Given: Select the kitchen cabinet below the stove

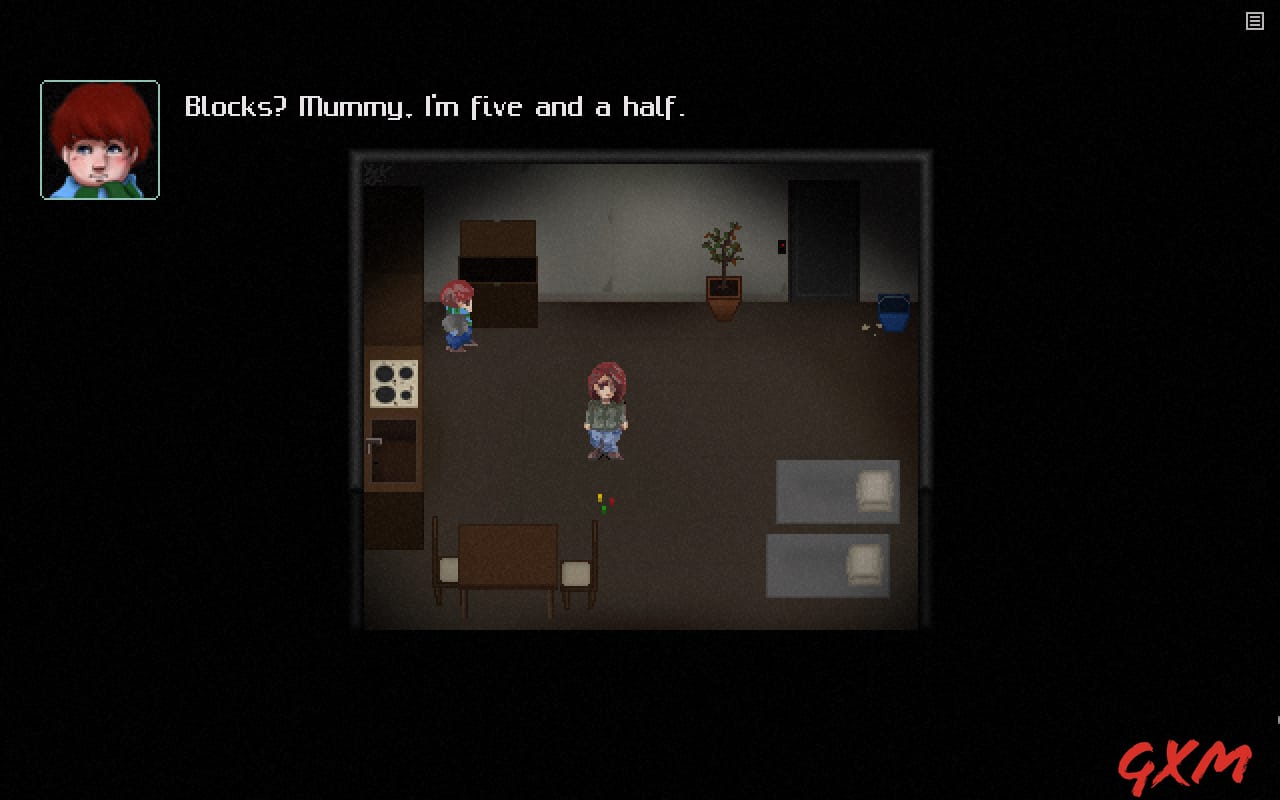Looking at the screenshot, I should point(394,450).
